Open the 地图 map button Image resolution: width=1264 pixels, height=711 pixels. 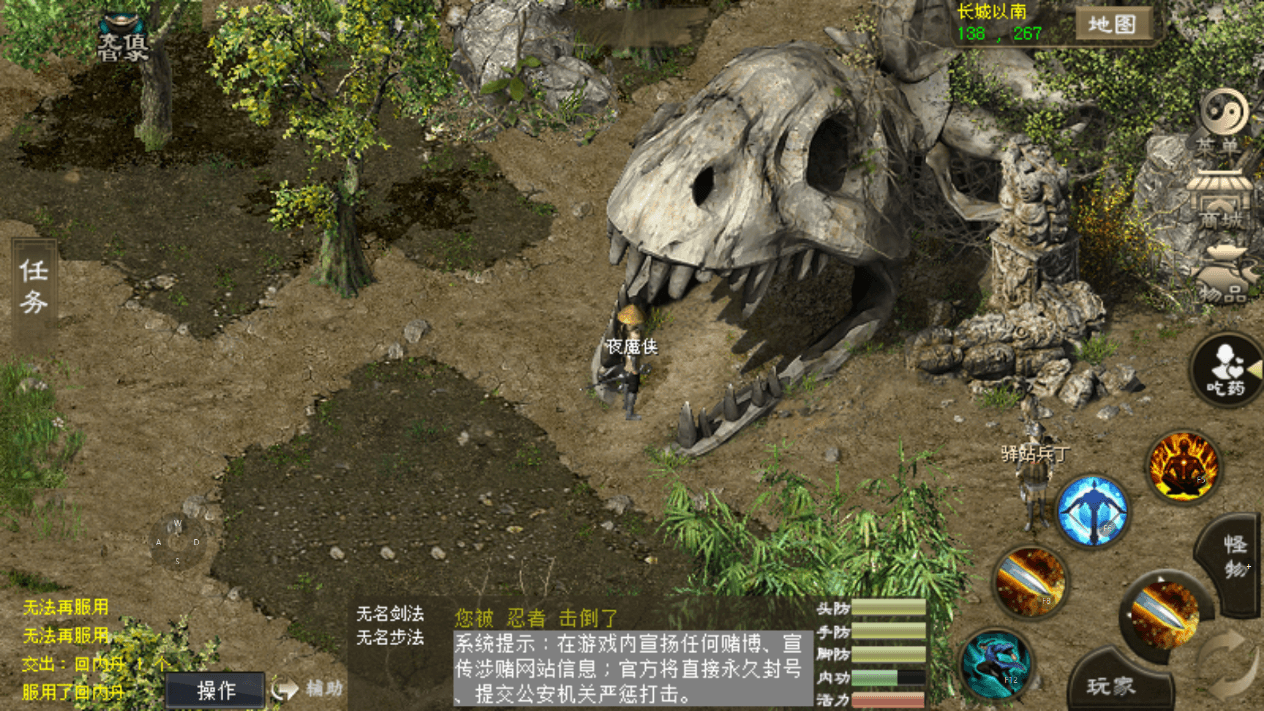click(x=1112, y=24)
